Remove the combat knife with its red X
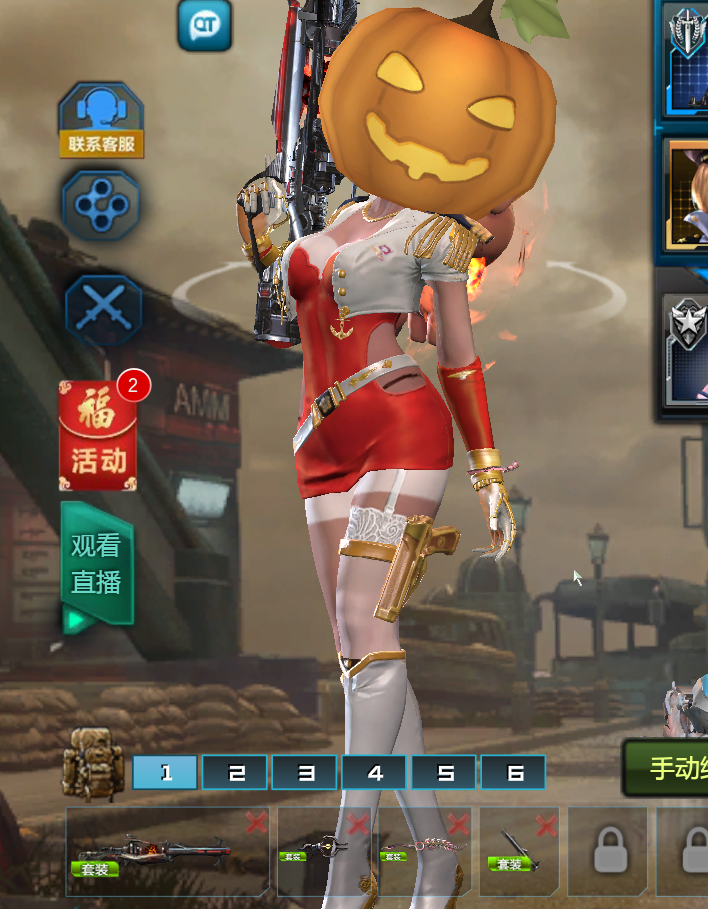Image resolution: width=708 pixels, height=909 pixels. pyautogui.click(x=545, y=825)
